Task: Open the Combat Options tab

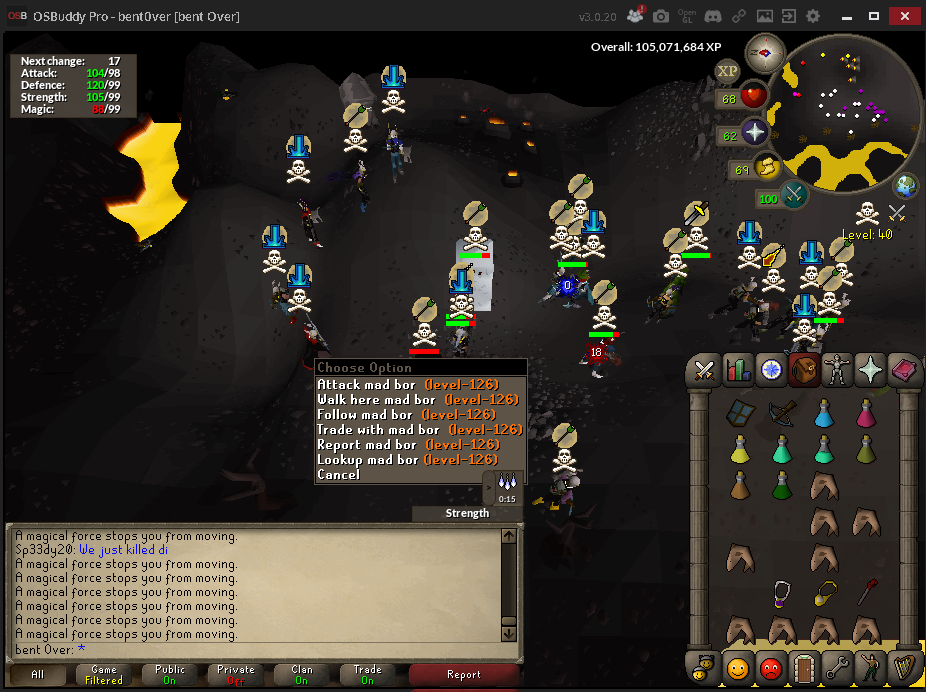Action: click(705, 370)
